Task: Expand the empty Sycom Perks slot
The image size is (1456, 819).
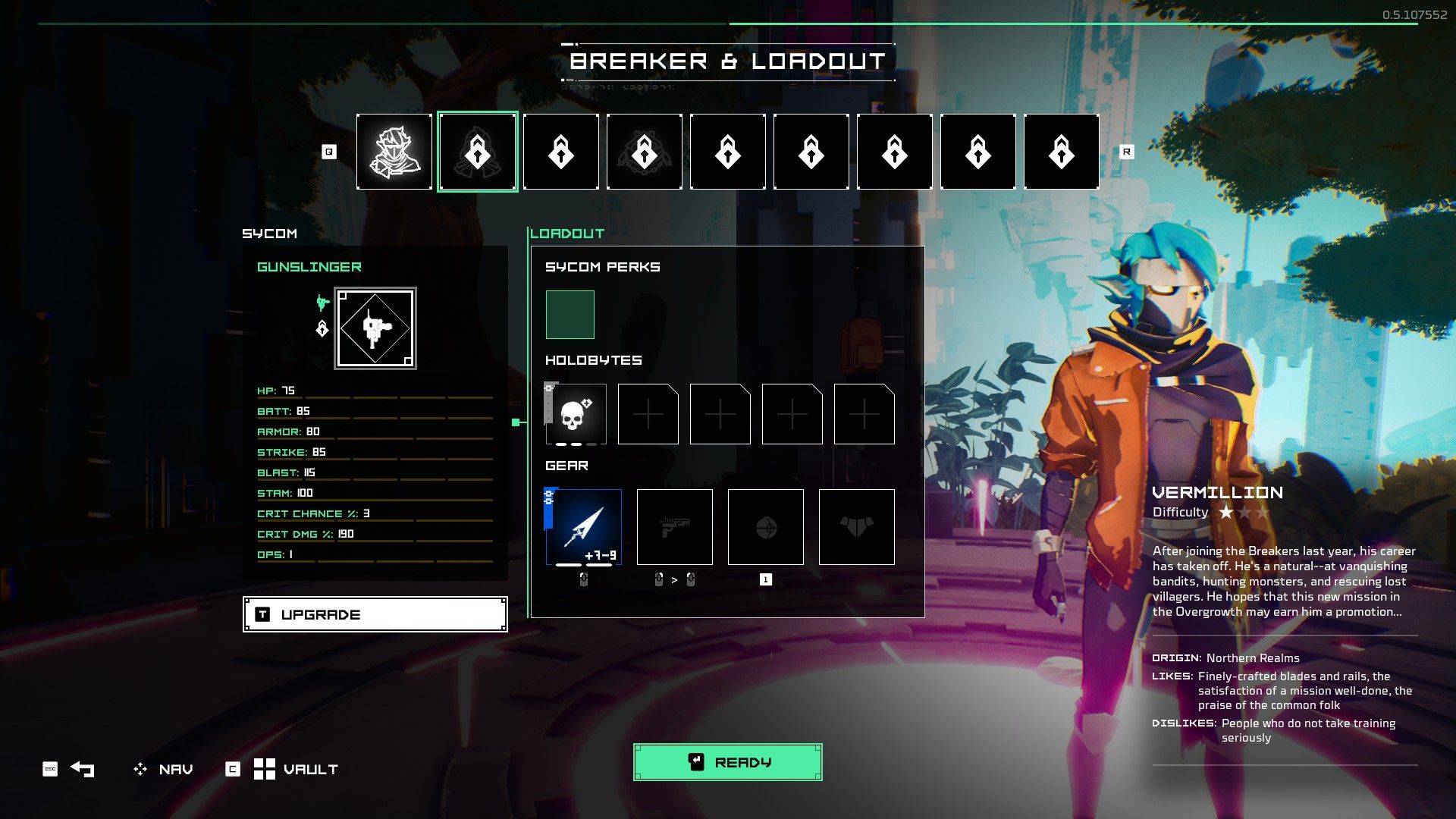Action: point(569,313)
